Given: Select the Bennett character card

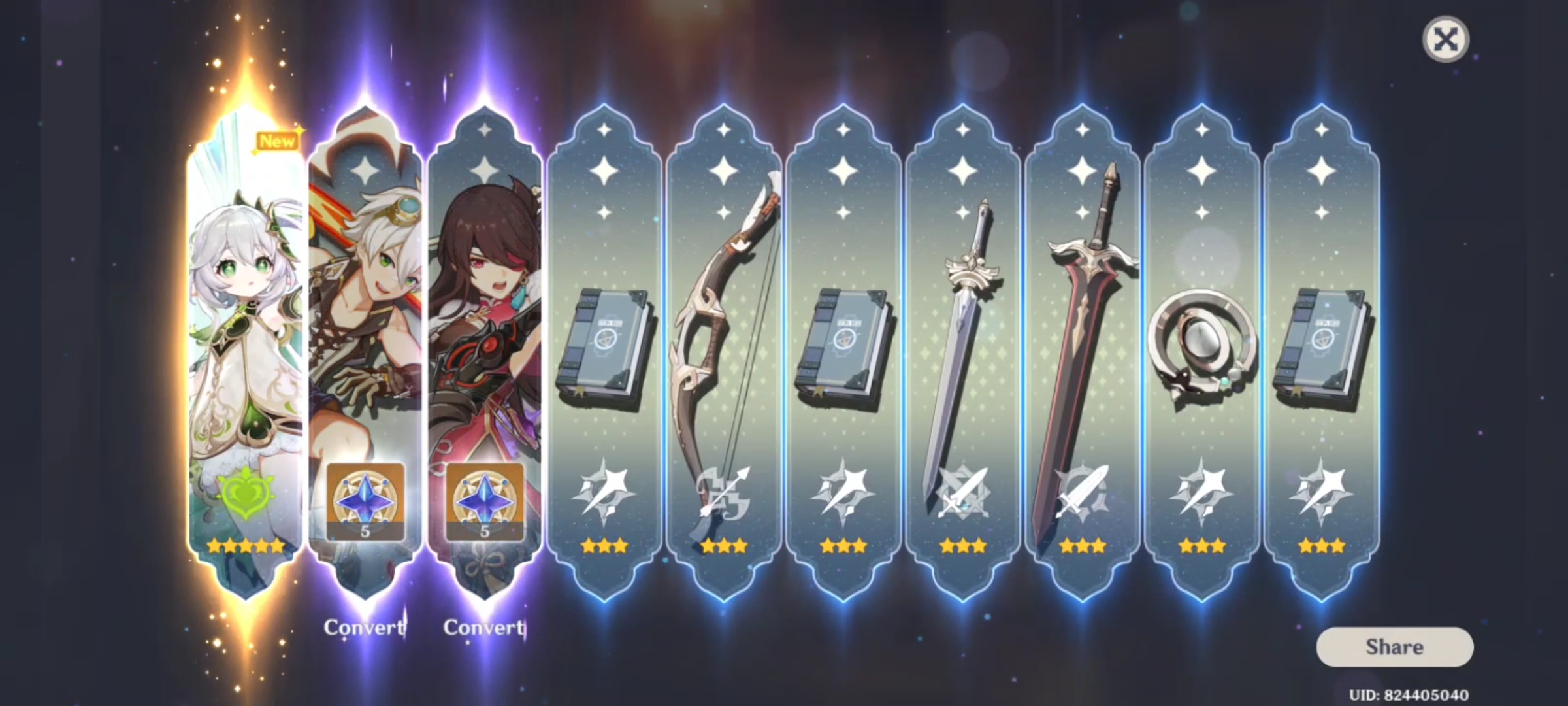Looking at the screenshot, I should pos(367,294).
